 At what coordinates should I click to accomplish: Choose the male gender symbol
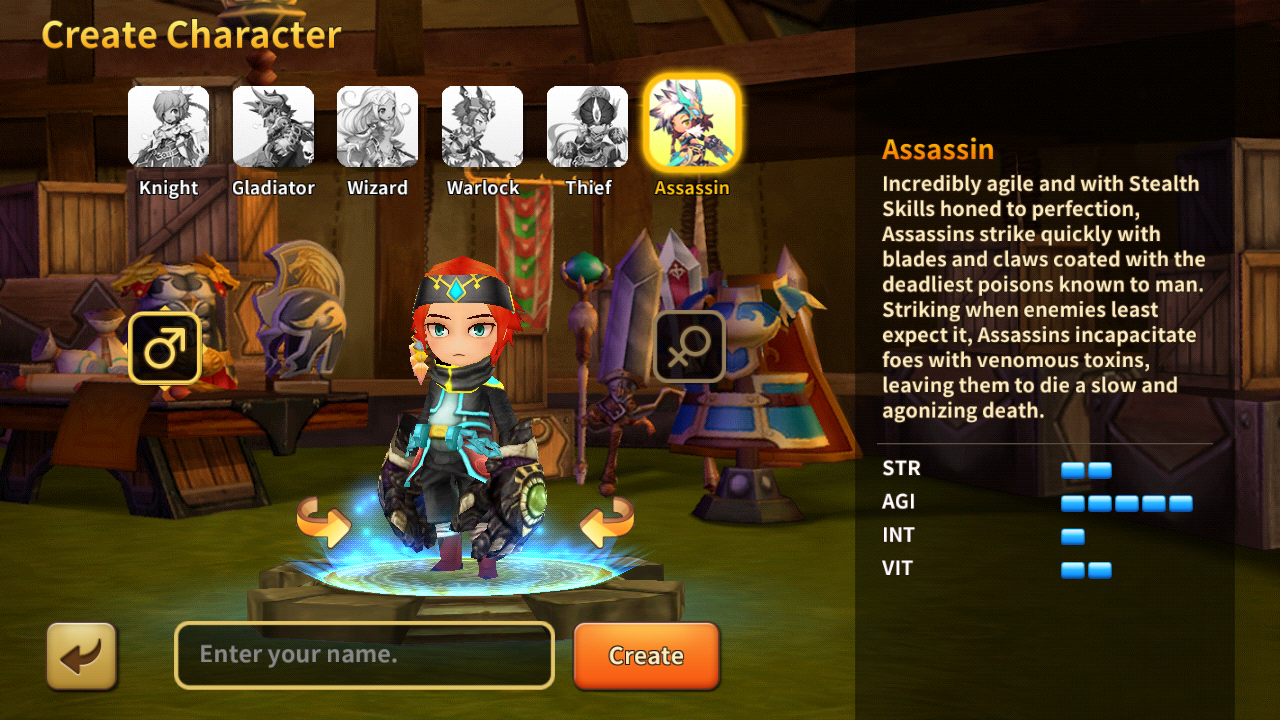[x=165, y=349]
